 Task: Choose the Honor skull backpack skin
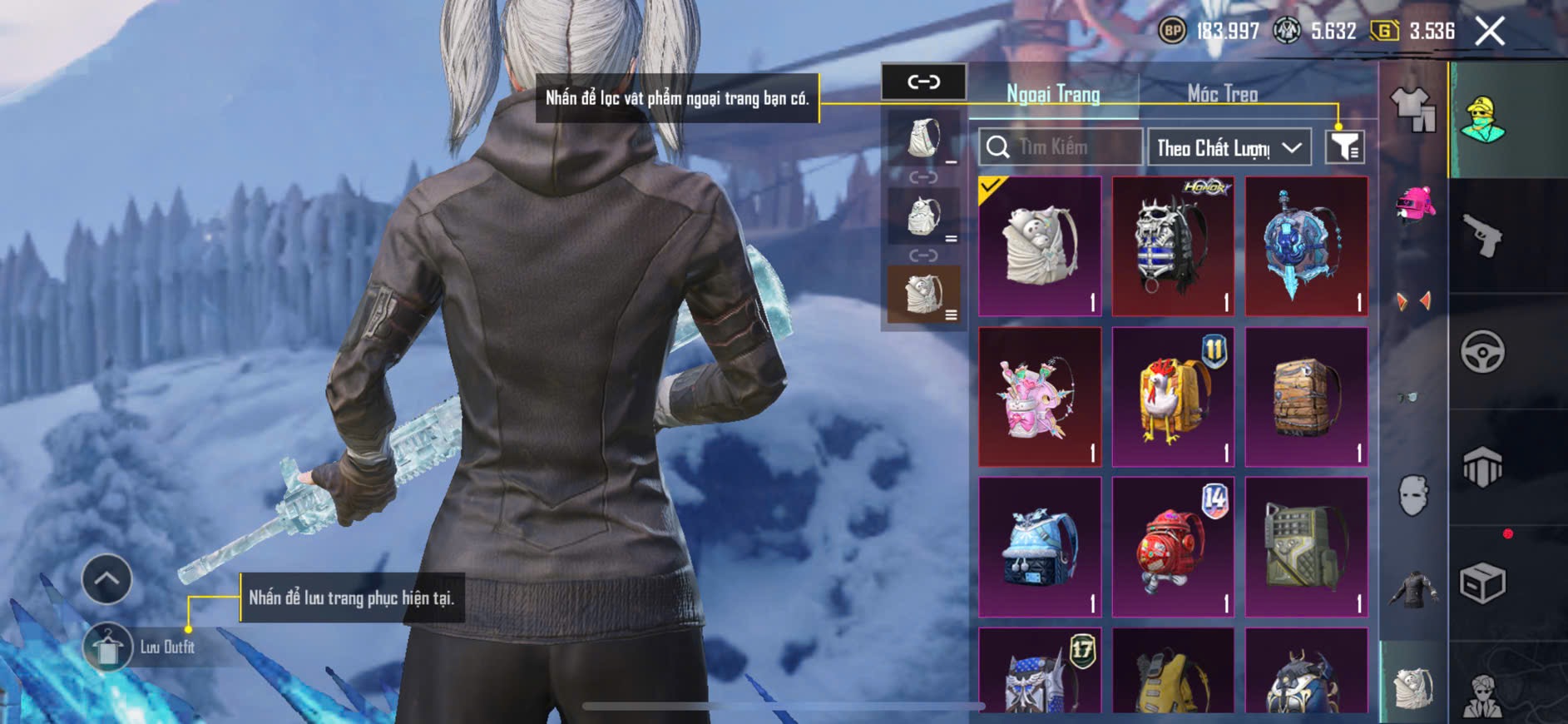click(x=1173, y=246)
